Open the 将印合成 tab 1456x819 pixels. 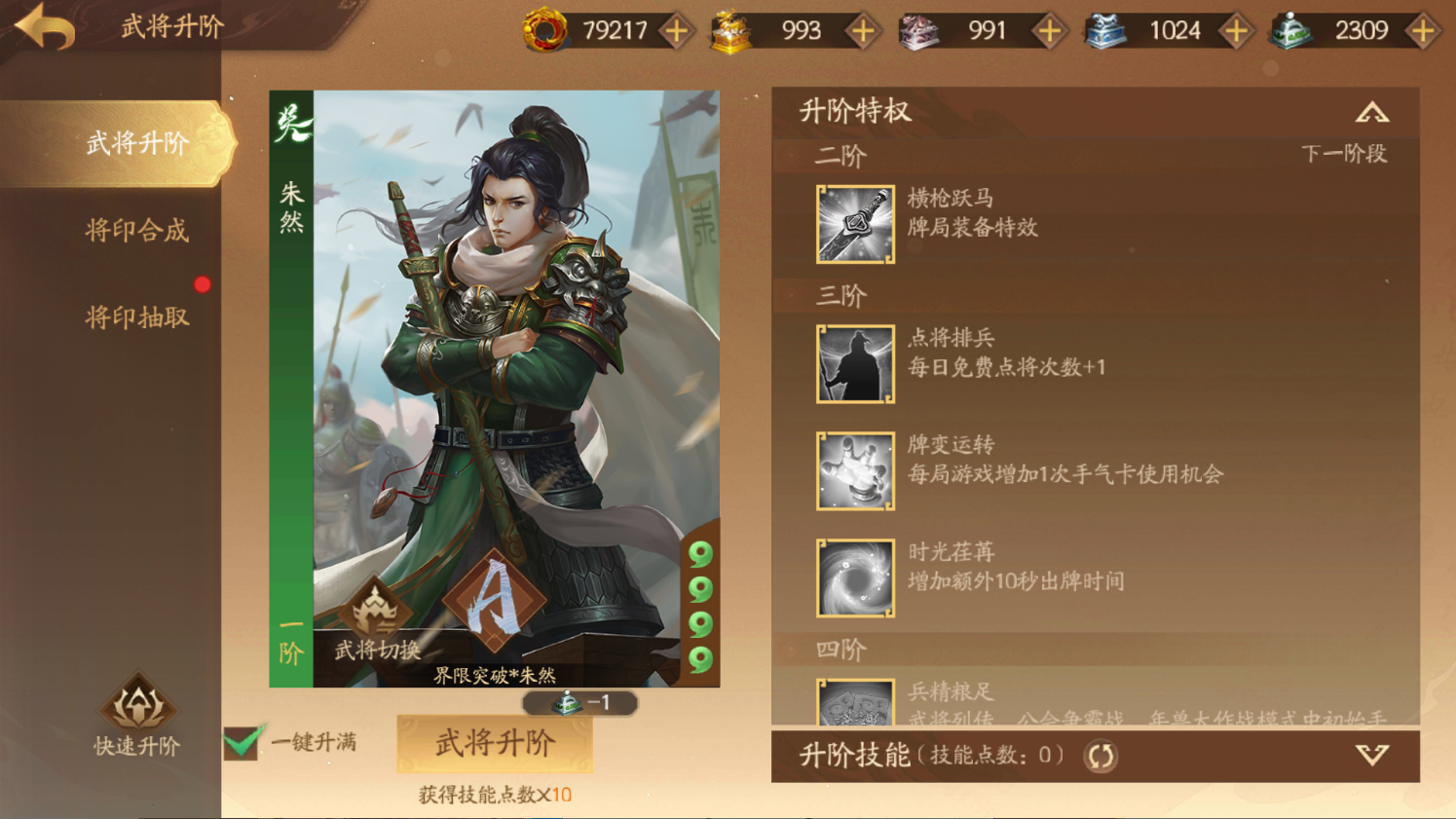click(137, 231)
